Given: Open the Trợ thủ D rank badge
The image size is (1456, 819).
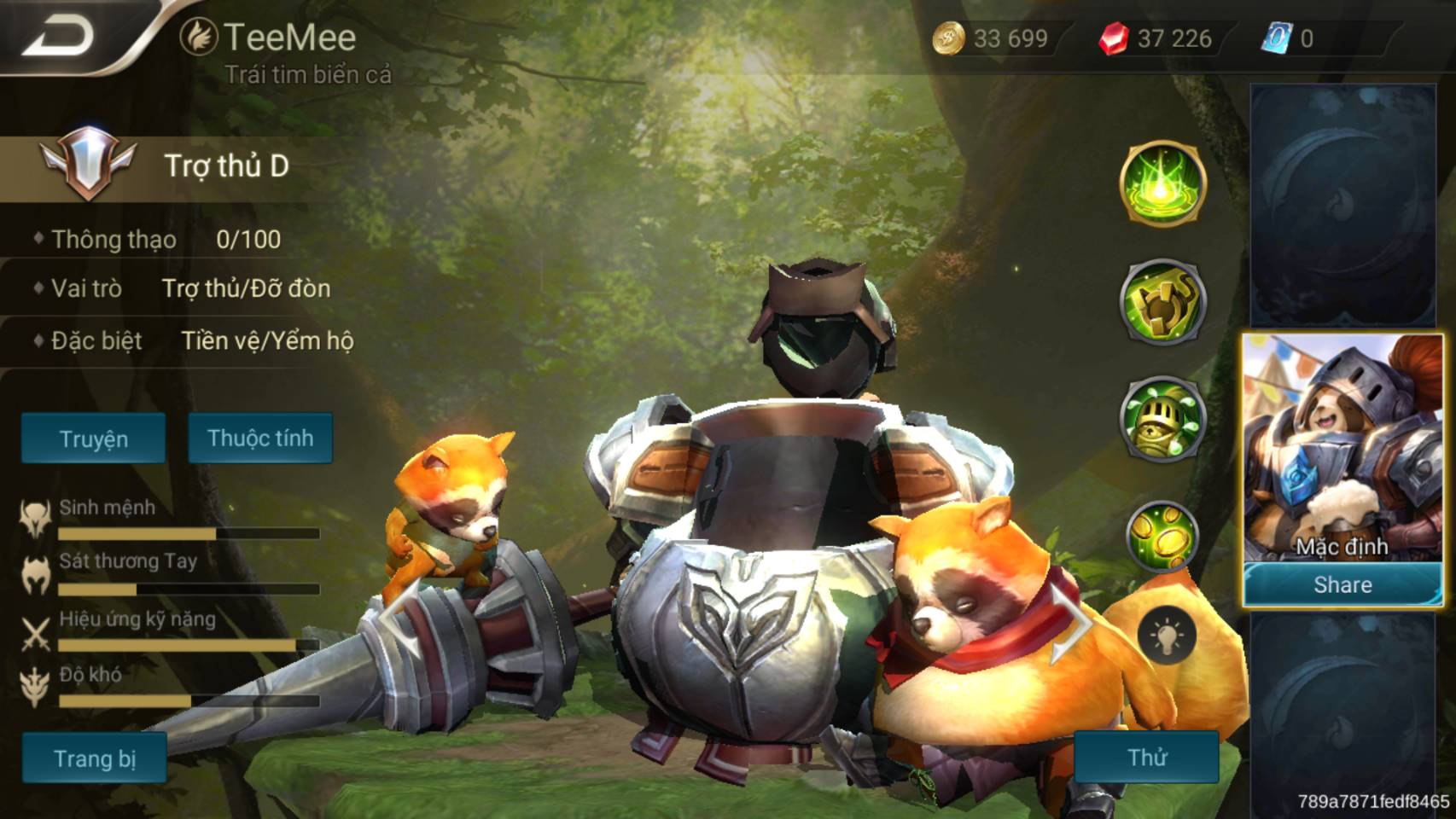Looking at the screenshot, I should point(87,164).
